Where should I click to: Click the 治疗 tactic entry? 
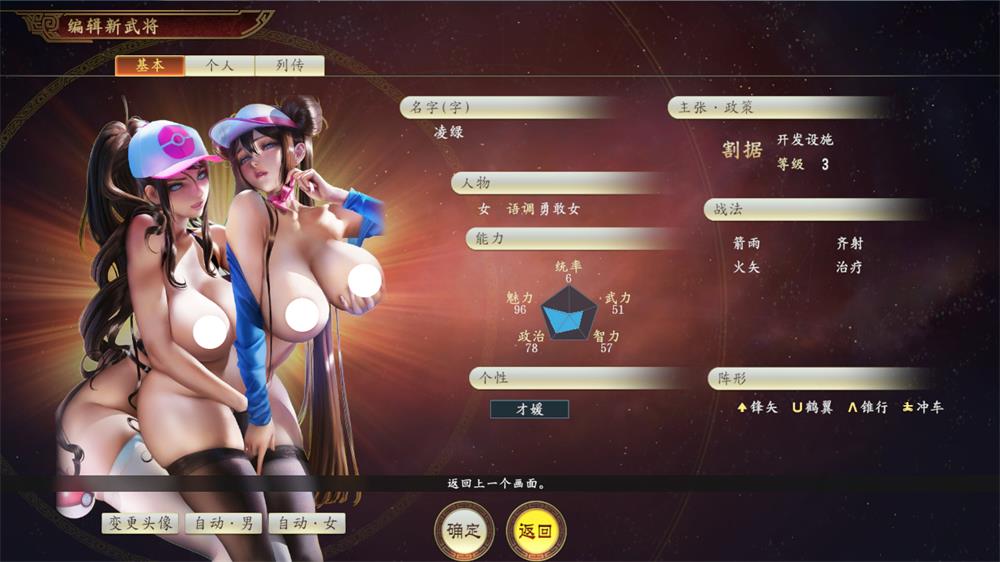coord(849,268)
